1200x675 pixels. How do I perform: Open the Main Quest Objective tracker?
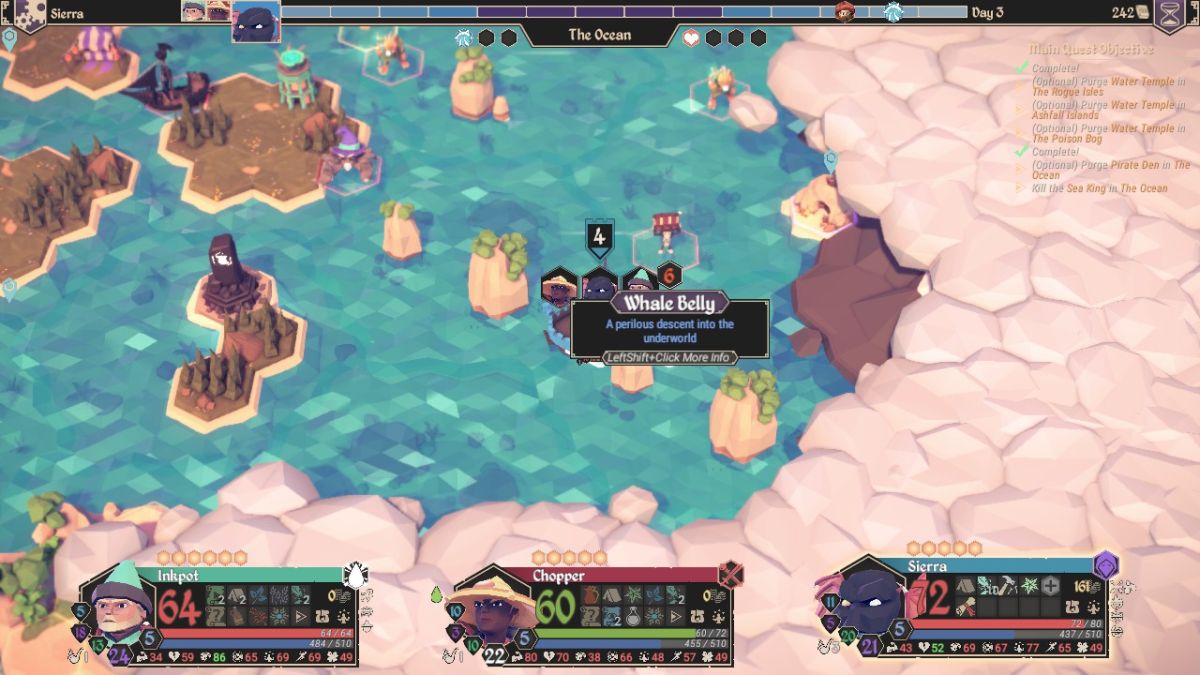[x=1091, y=49]
